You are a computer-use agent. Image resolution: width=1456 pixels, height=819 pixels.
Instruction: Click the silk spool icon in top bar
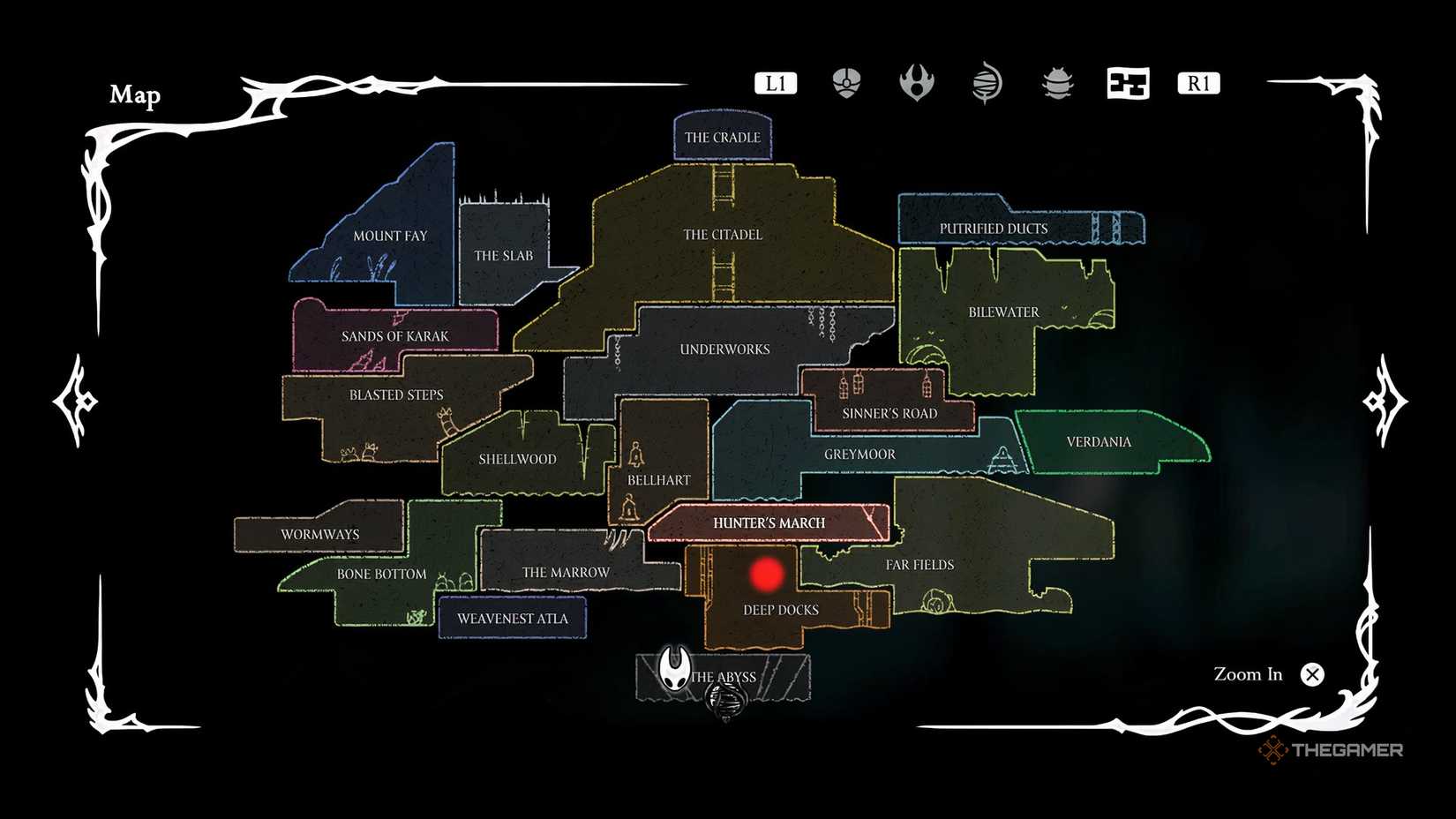987,83
